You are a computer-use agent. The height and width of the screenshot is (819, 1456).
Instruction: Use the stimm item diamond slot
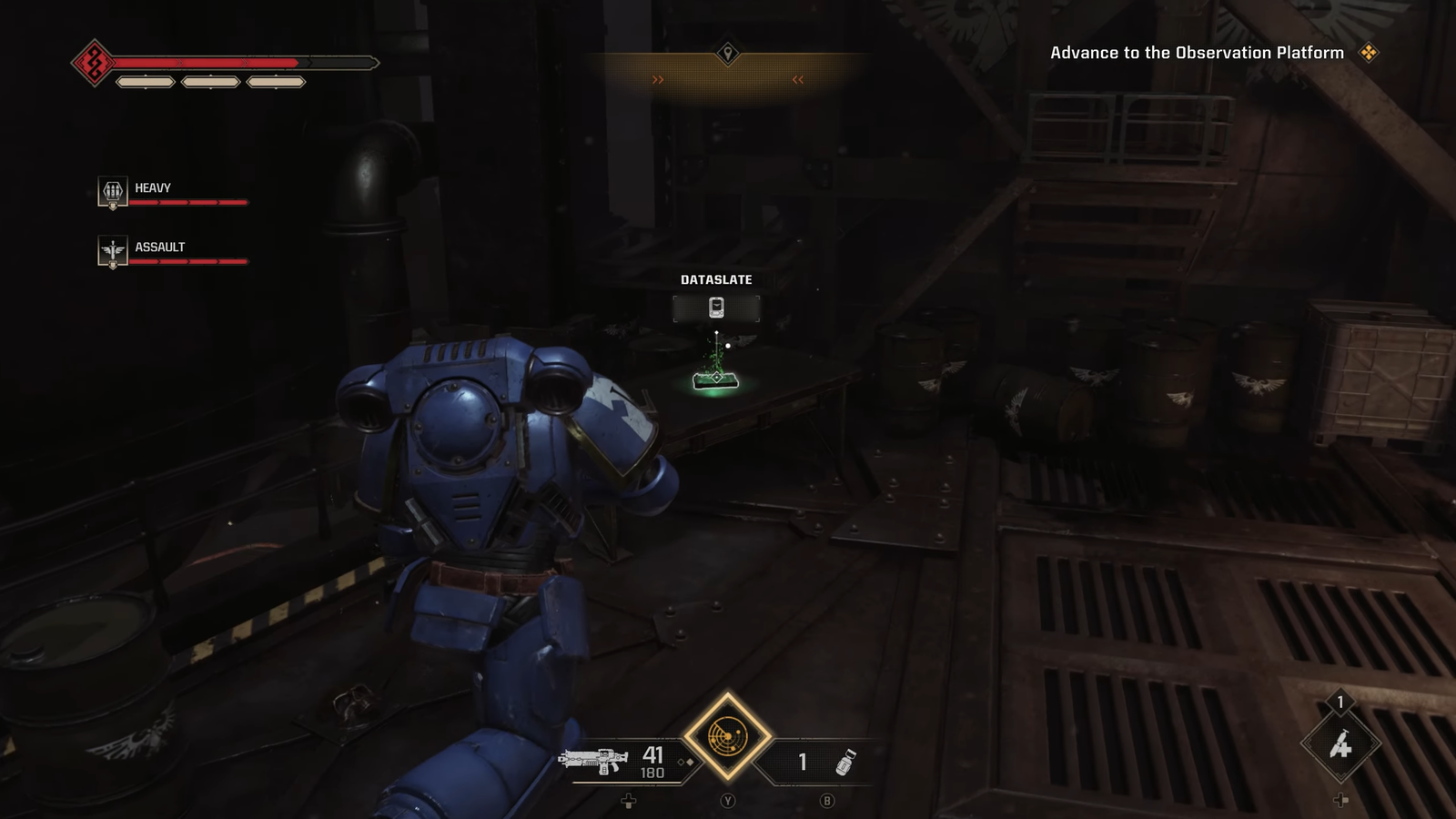1340,745
